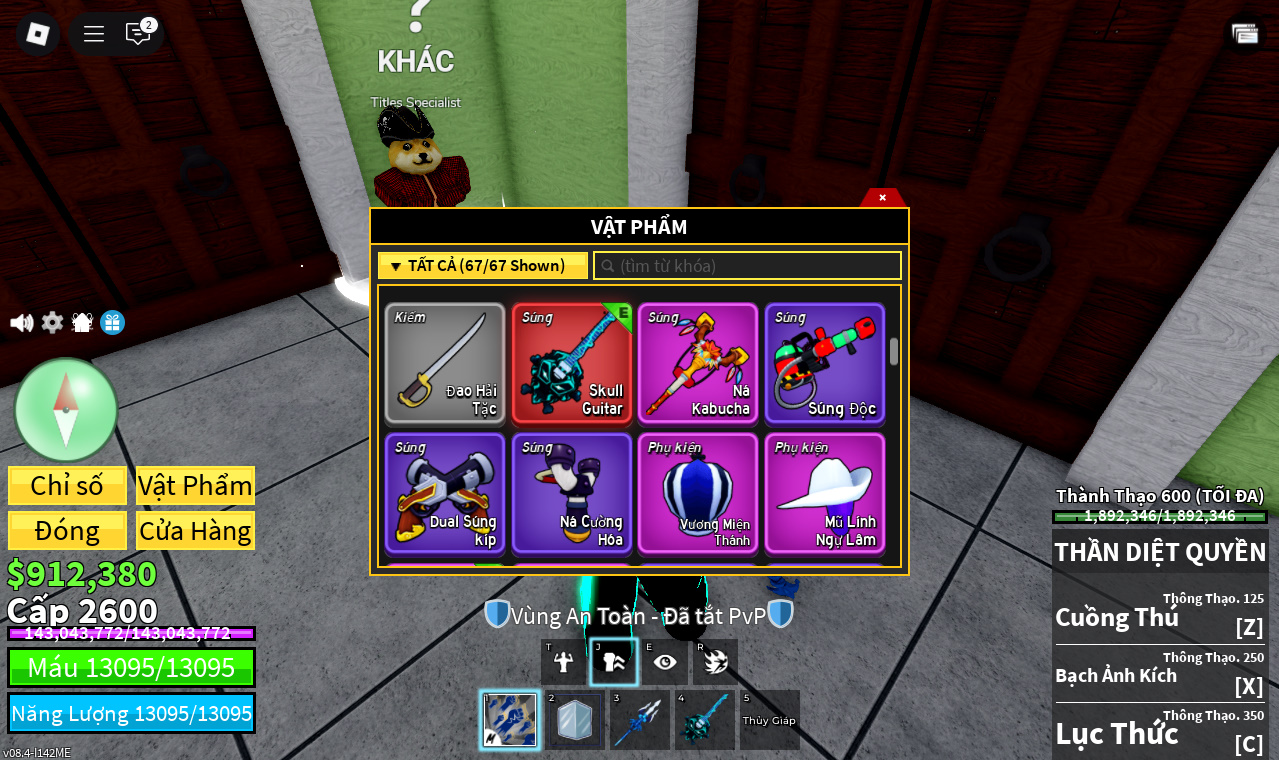The image size is (1279, 760).
Task: Choose the Skull Guitar item
Action: pyautogui.click(x=572, y=364)
